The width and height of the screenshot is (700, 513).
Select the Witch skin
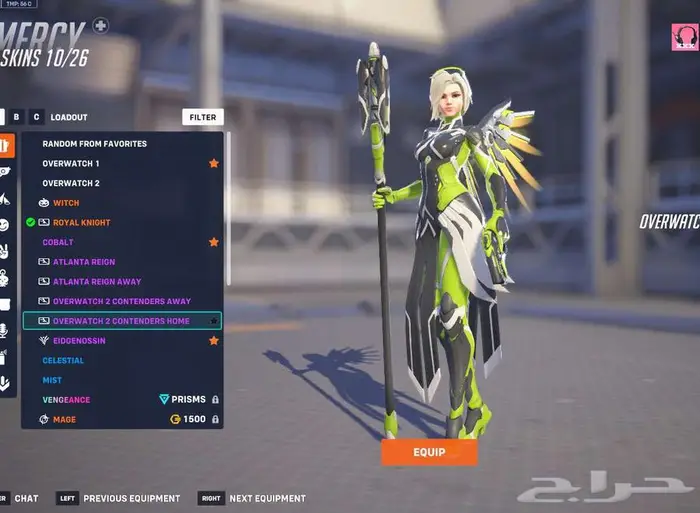click(67, 203)
